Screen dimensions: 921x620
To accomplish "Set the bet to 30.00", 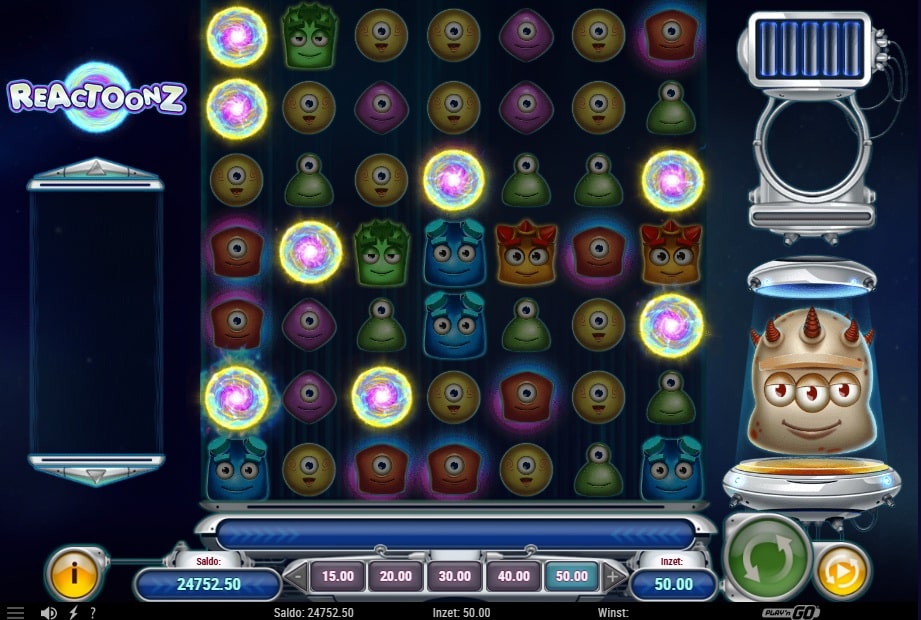I will 455,576.
